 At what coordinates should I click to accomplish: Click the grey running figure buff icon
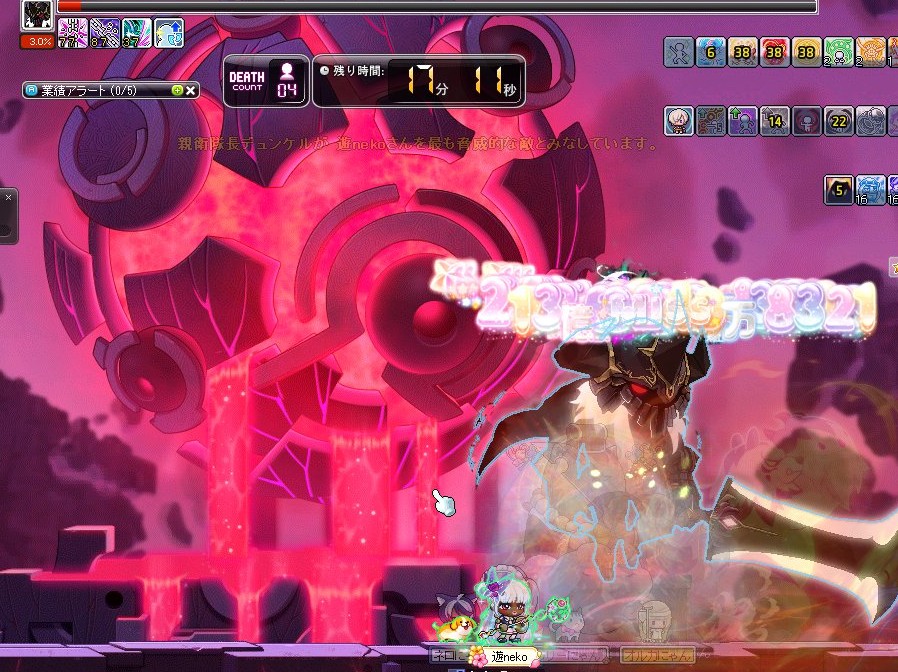coord(679,52)
